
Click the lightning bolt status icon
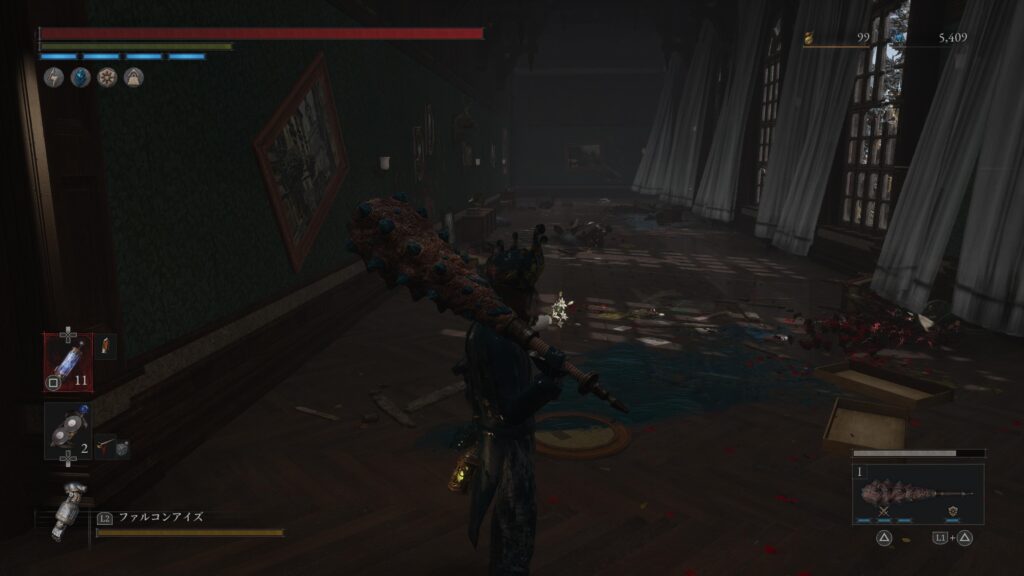[54, 77]
